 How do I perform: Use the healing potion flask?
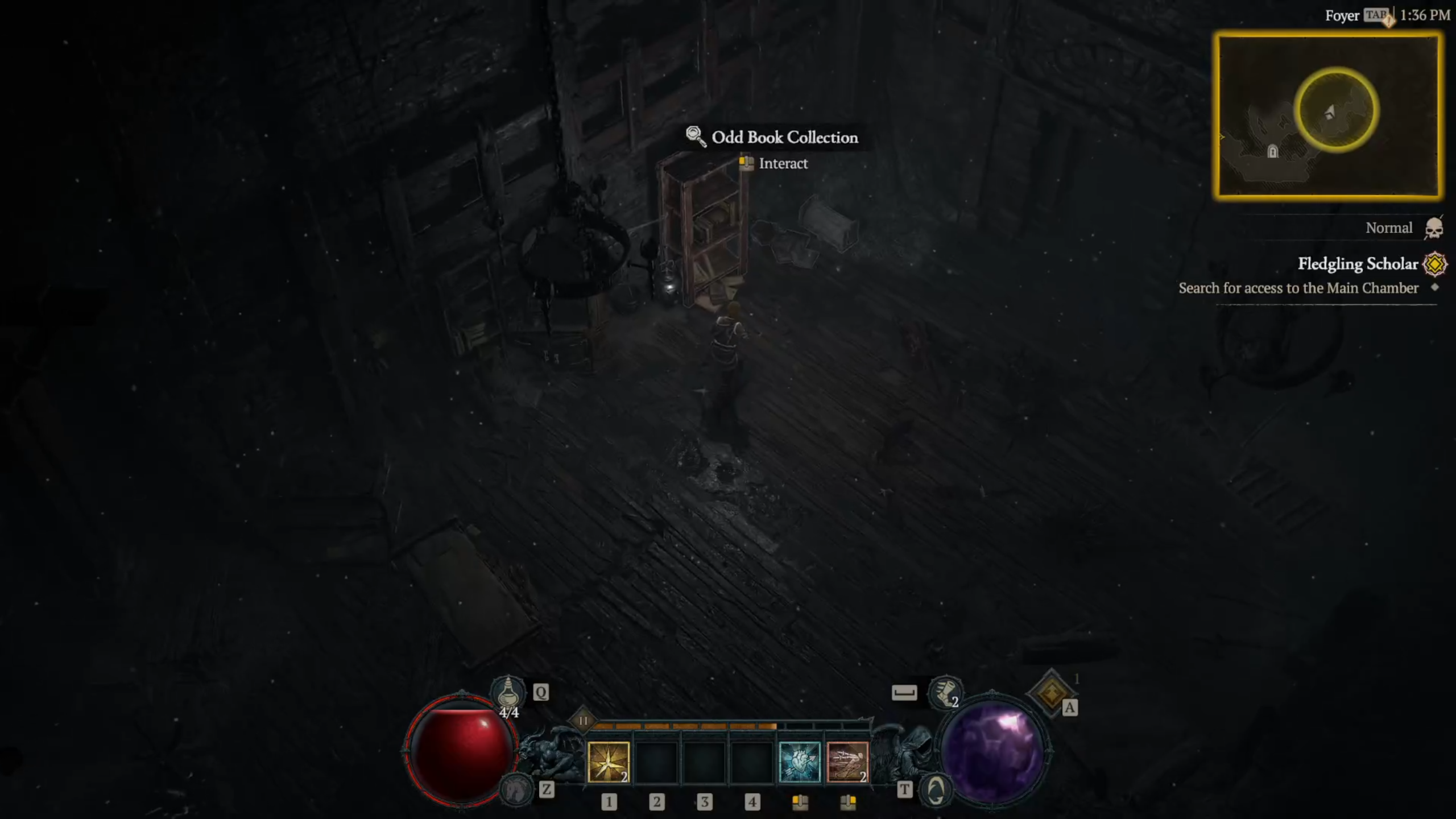[x=508, y=692]
